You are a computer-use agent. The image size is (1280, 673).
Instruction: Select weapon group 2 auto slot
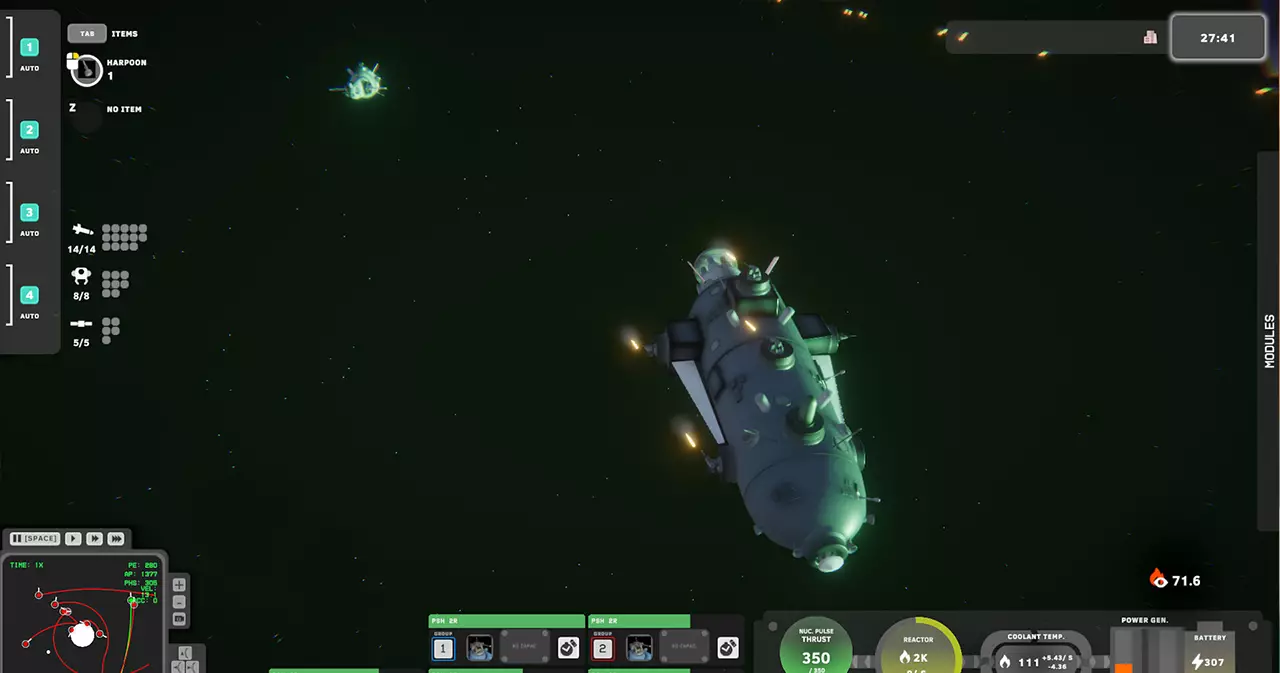point(30,130)
